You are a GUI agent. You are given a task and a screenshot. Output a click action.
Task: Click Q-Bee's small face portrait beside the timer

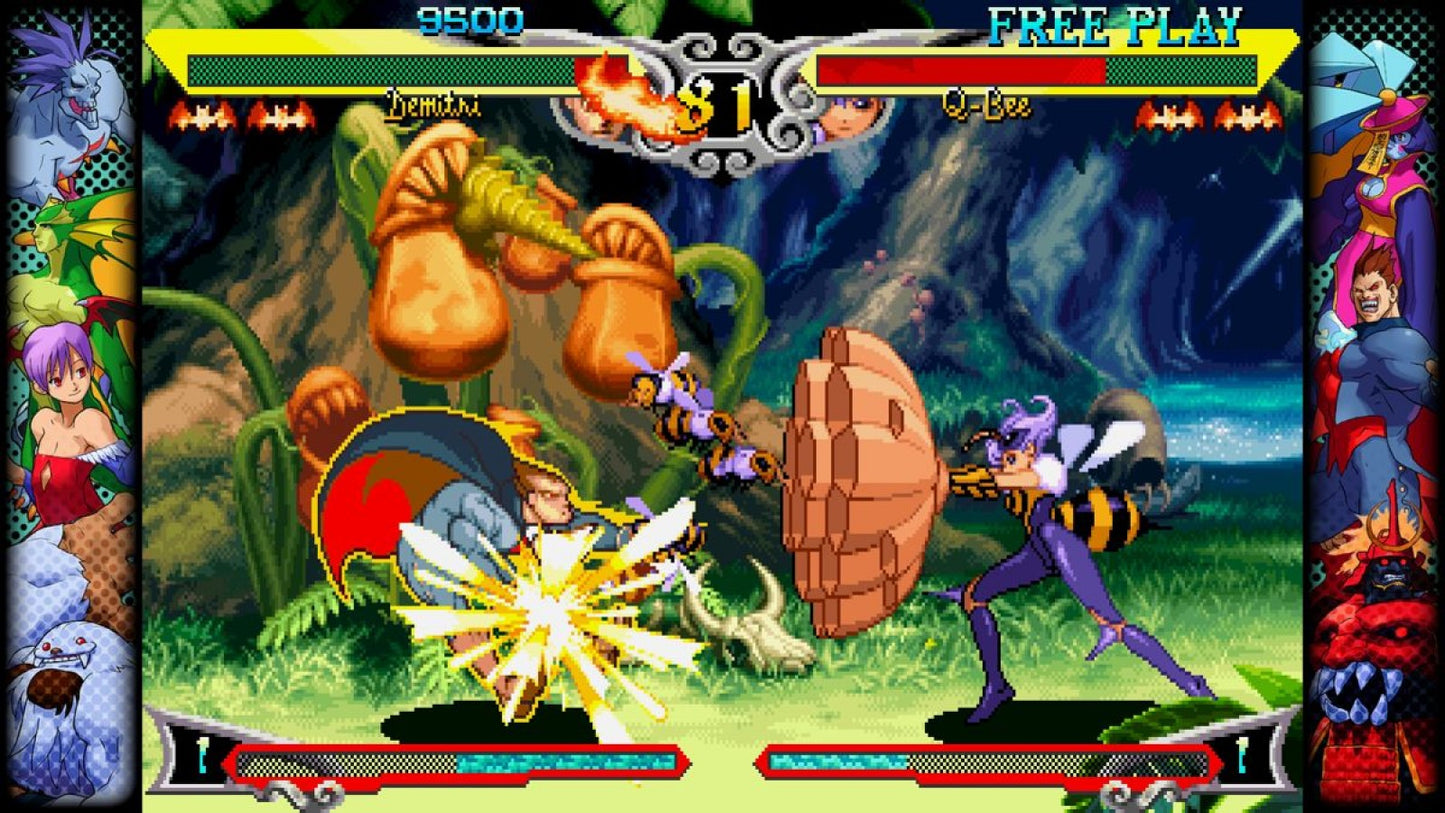(852, 115)
